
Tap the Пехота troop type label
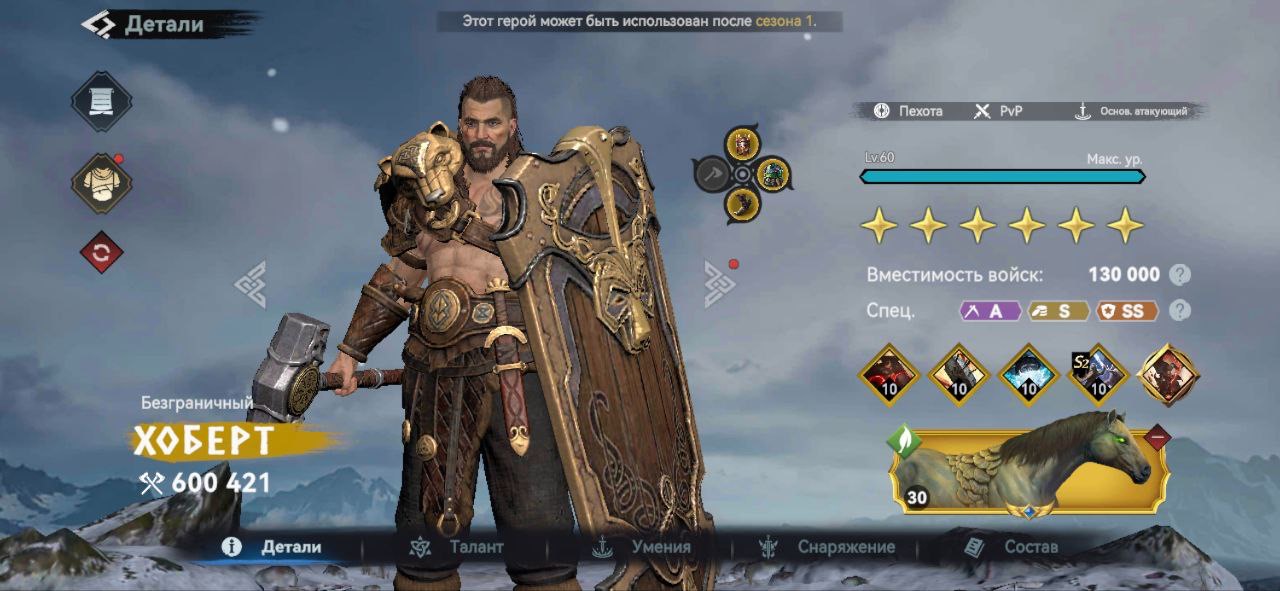[x=908, y=111]
